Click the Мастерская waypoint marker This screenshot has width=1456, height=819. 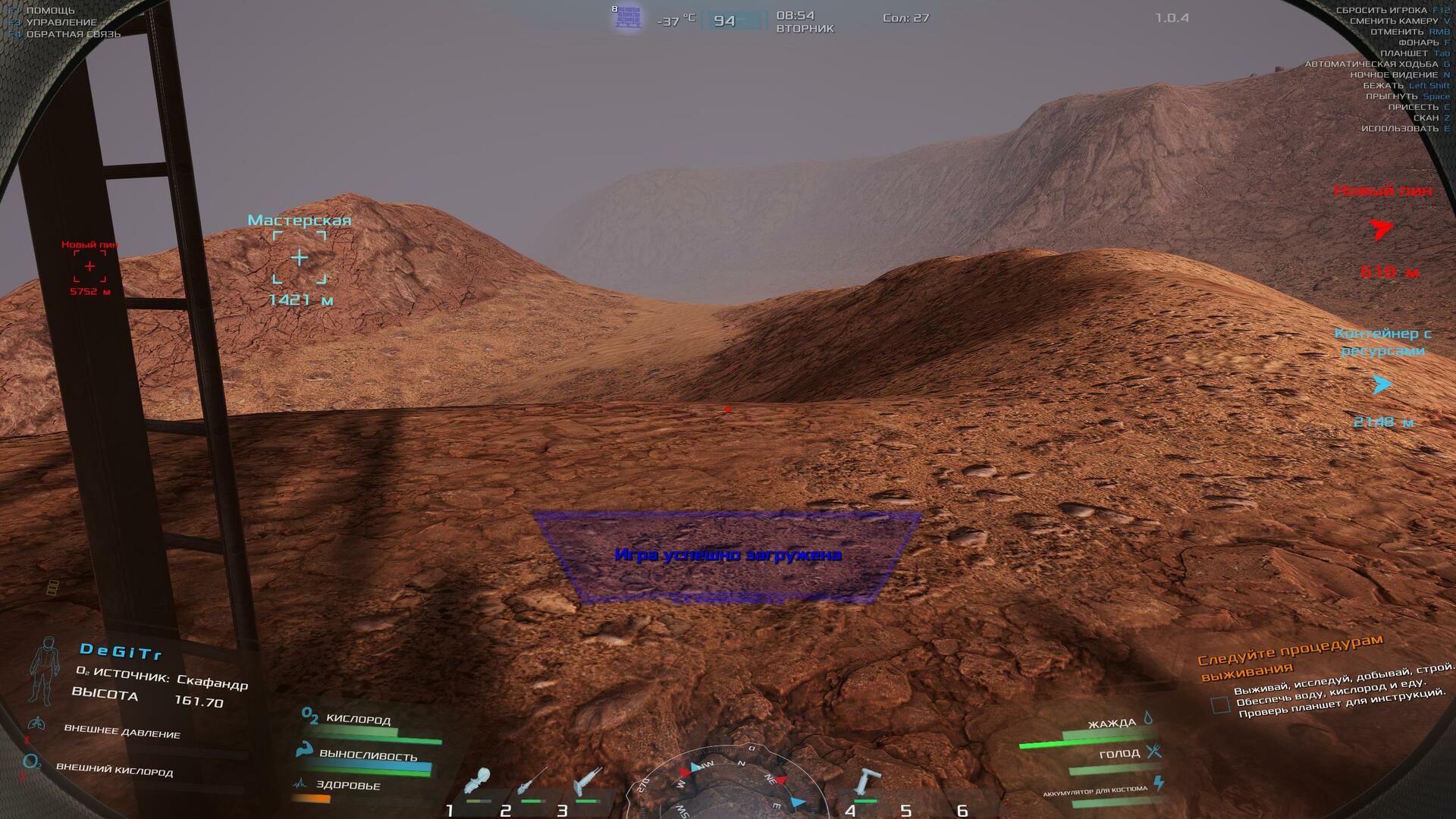(300, 259)
